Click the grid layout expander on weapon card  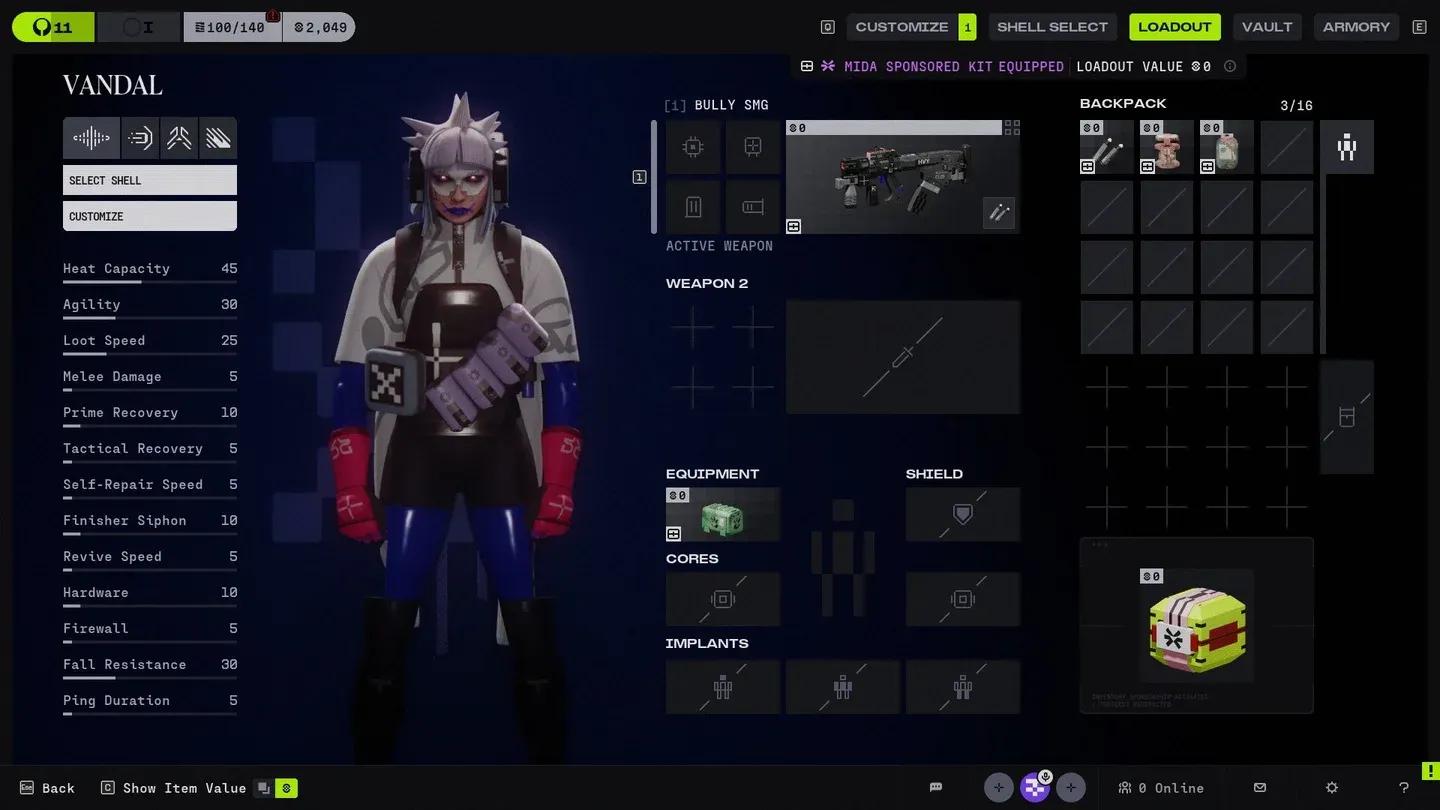1012,126
